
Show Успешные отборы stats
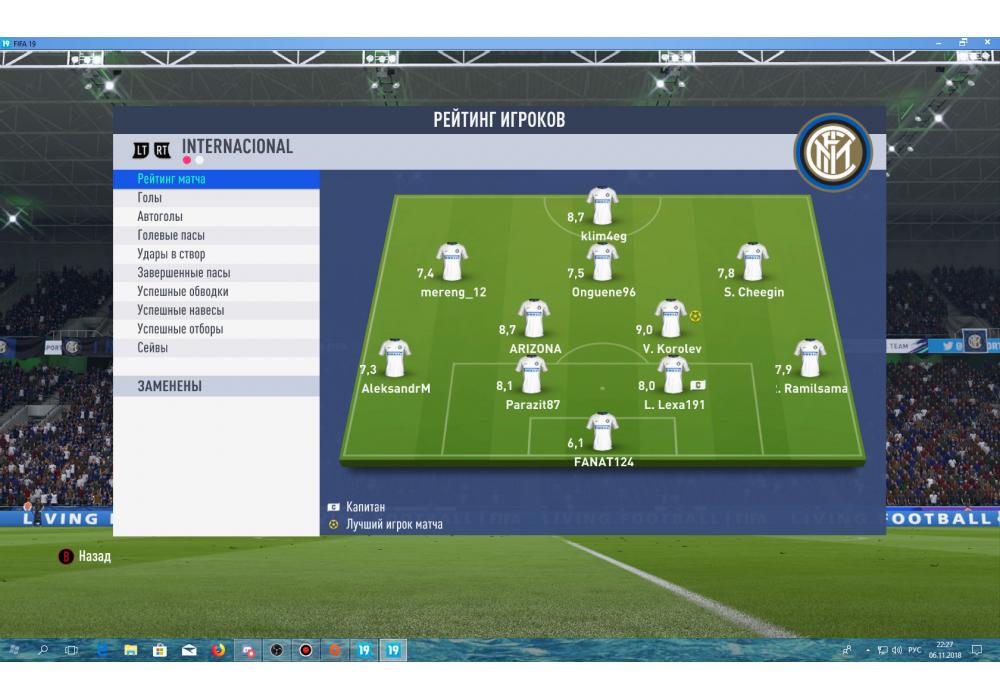pos(180,329)
